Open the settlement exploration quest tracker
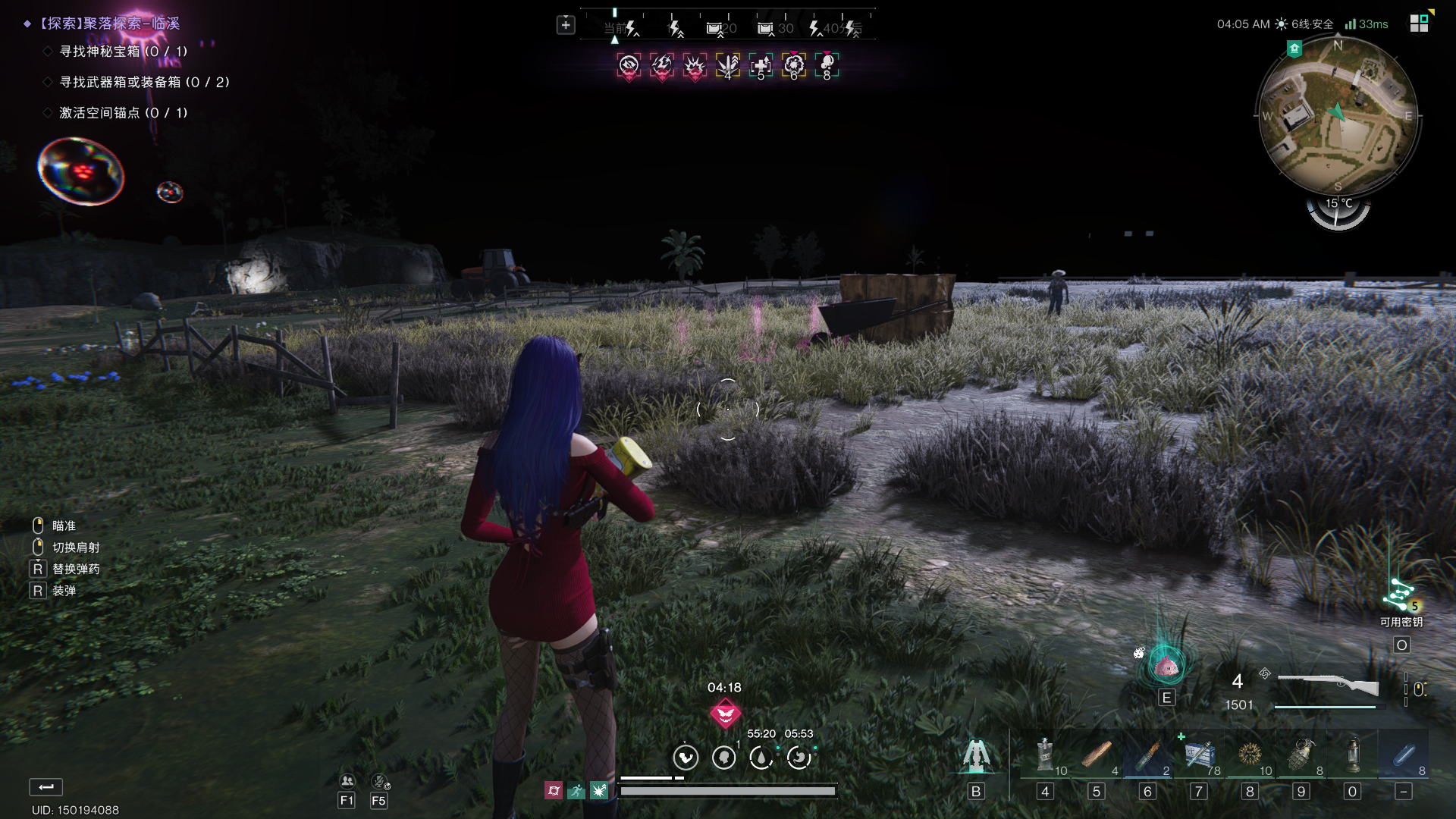This screenshot has height=819, width=1456. (x=111, y=24)
